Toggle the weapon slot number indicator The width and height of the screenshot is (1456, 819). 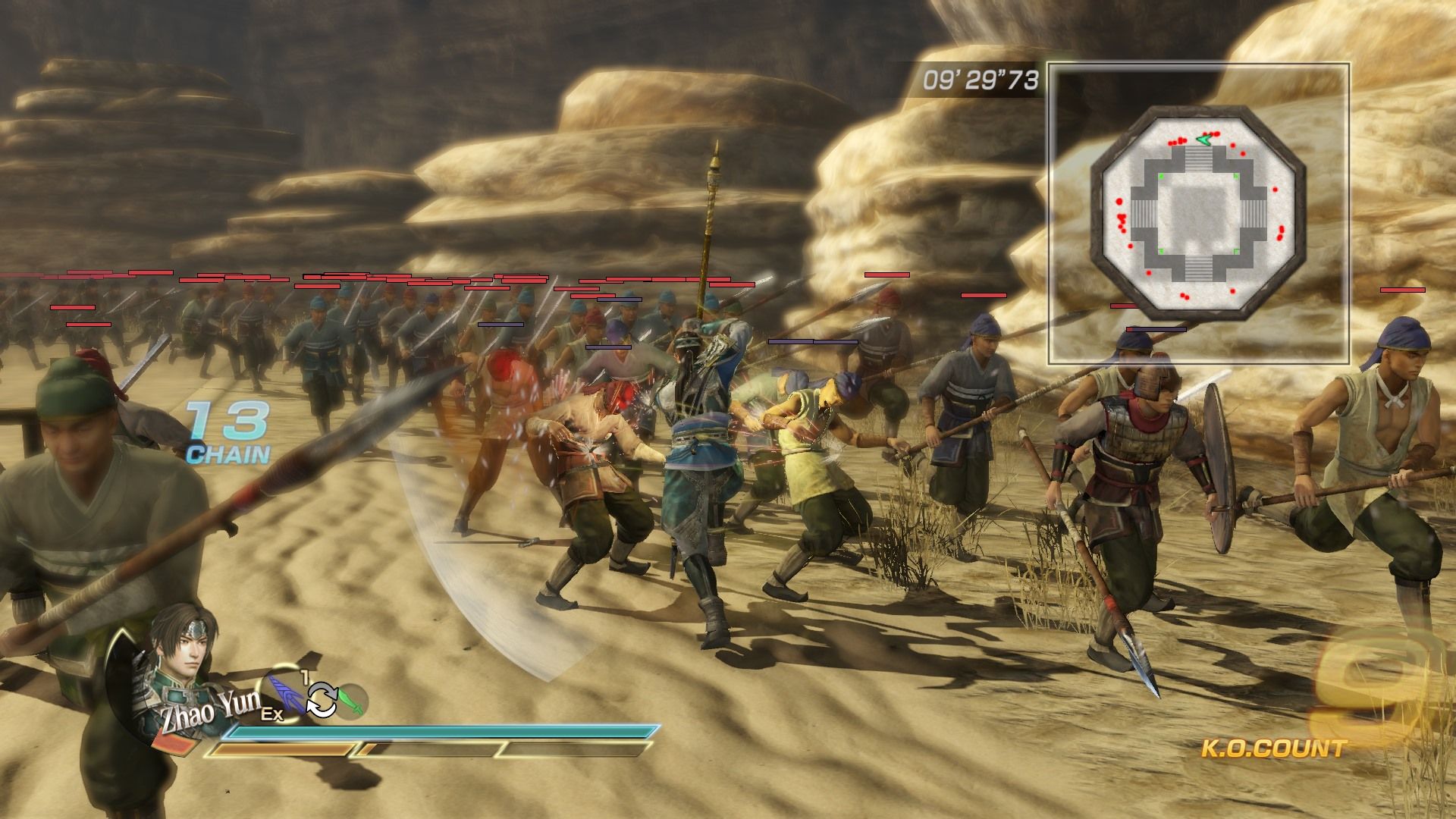(303, 676)
